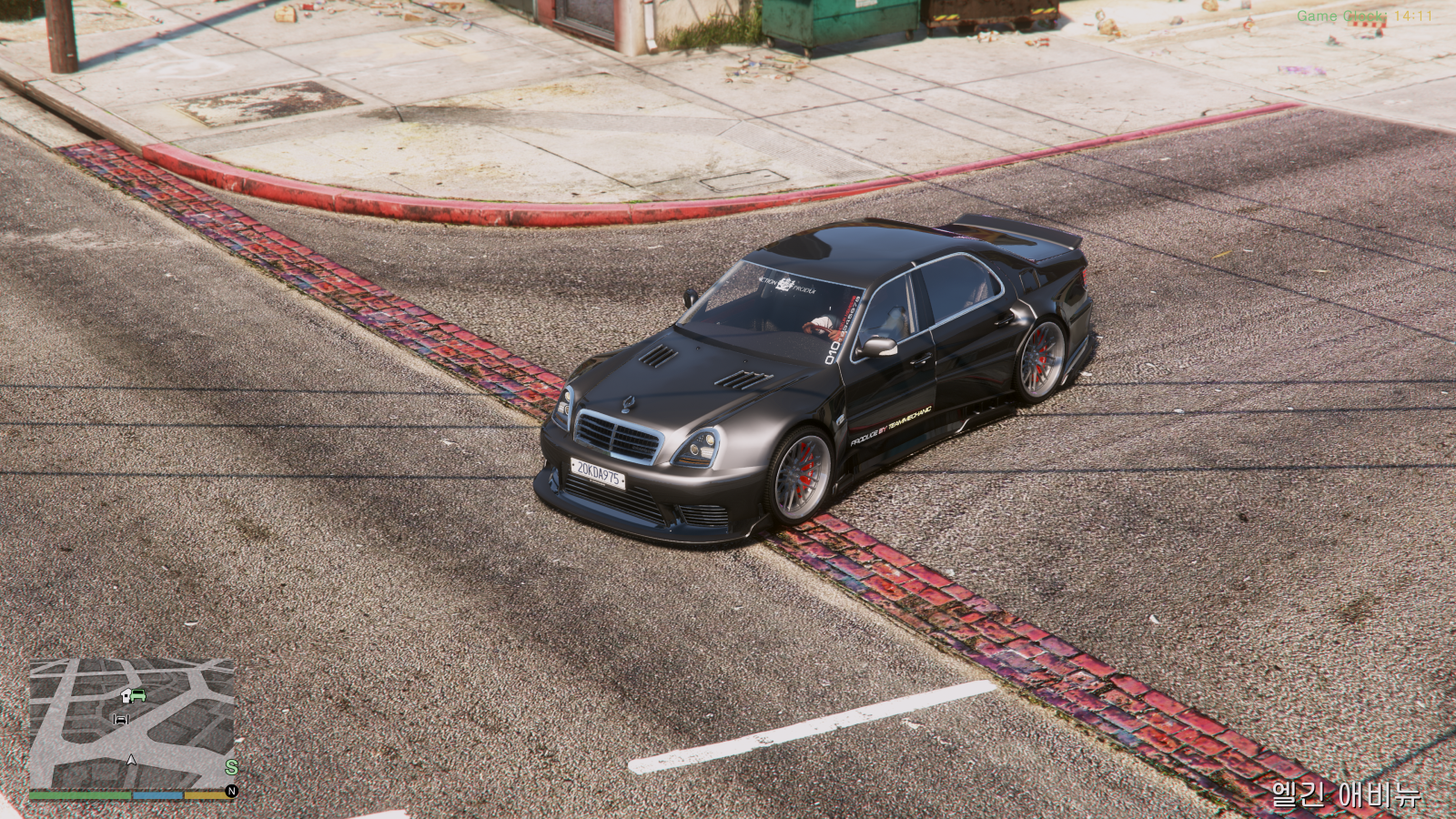Select the green S direction indicator on the minimap
Image resolution: width=1456 pixels, height=819 pixels.
(x=232, y=767)
